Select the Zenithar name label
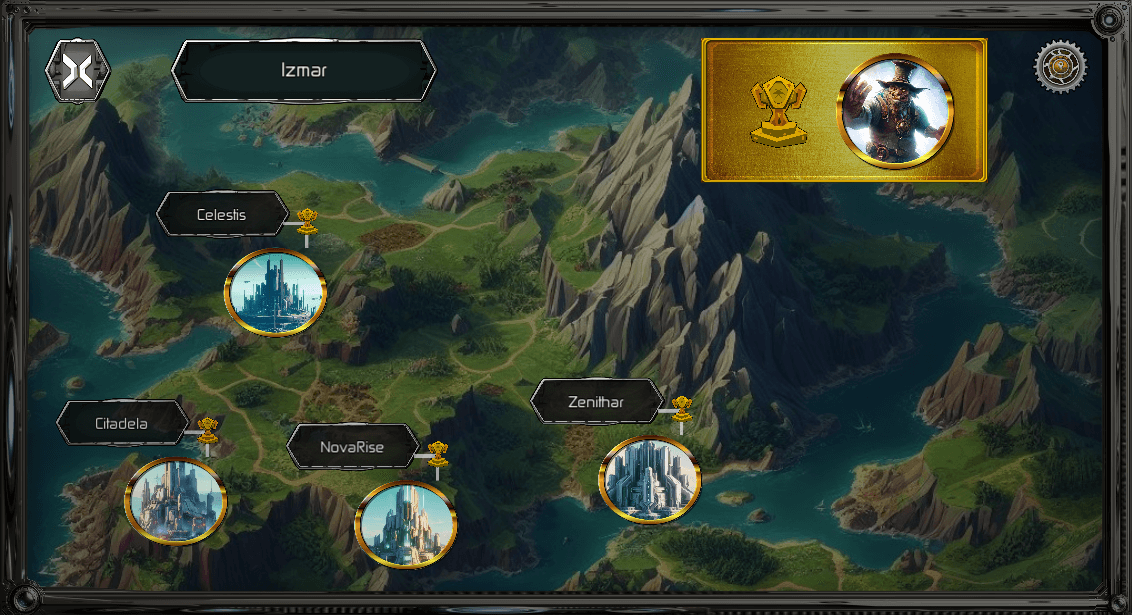This screenshot has height=615, width=1132. [x=596, y=402]
